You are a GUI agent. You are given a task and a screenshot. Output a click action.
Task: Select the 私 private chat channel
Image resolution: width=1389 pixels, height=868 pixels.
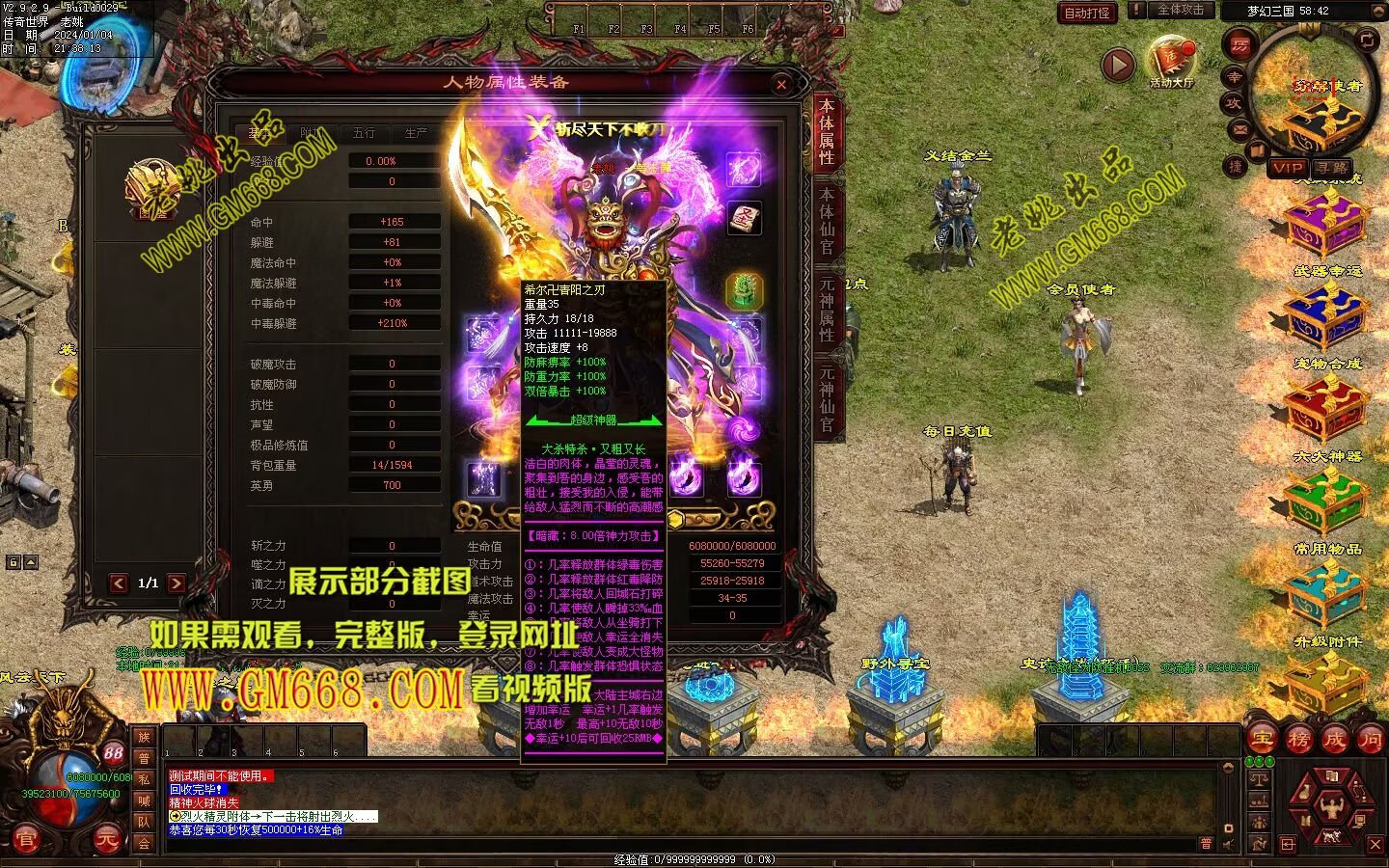click(x=144, y=779)
